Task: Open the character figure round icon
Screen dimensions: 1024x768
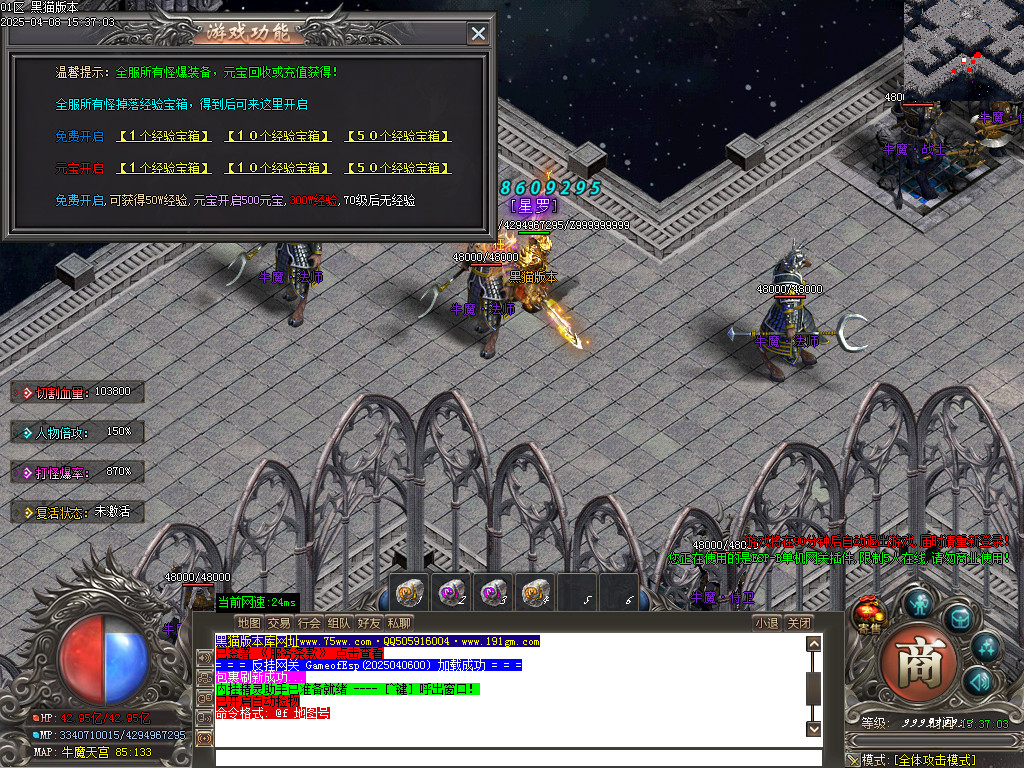Action: pyautogui.click(x=920, y=602)
